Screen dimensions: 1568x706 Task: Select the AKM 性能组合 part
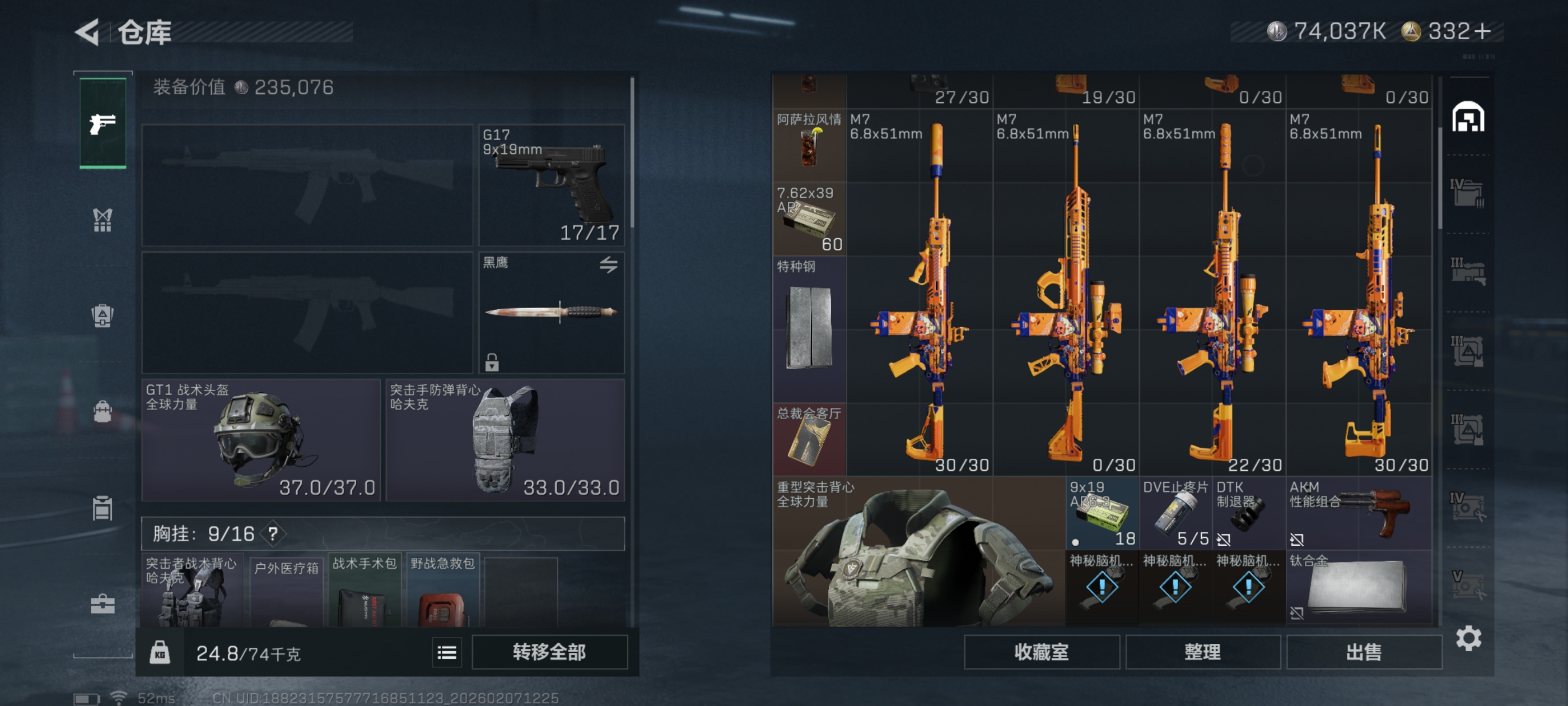click(1359, 513)
